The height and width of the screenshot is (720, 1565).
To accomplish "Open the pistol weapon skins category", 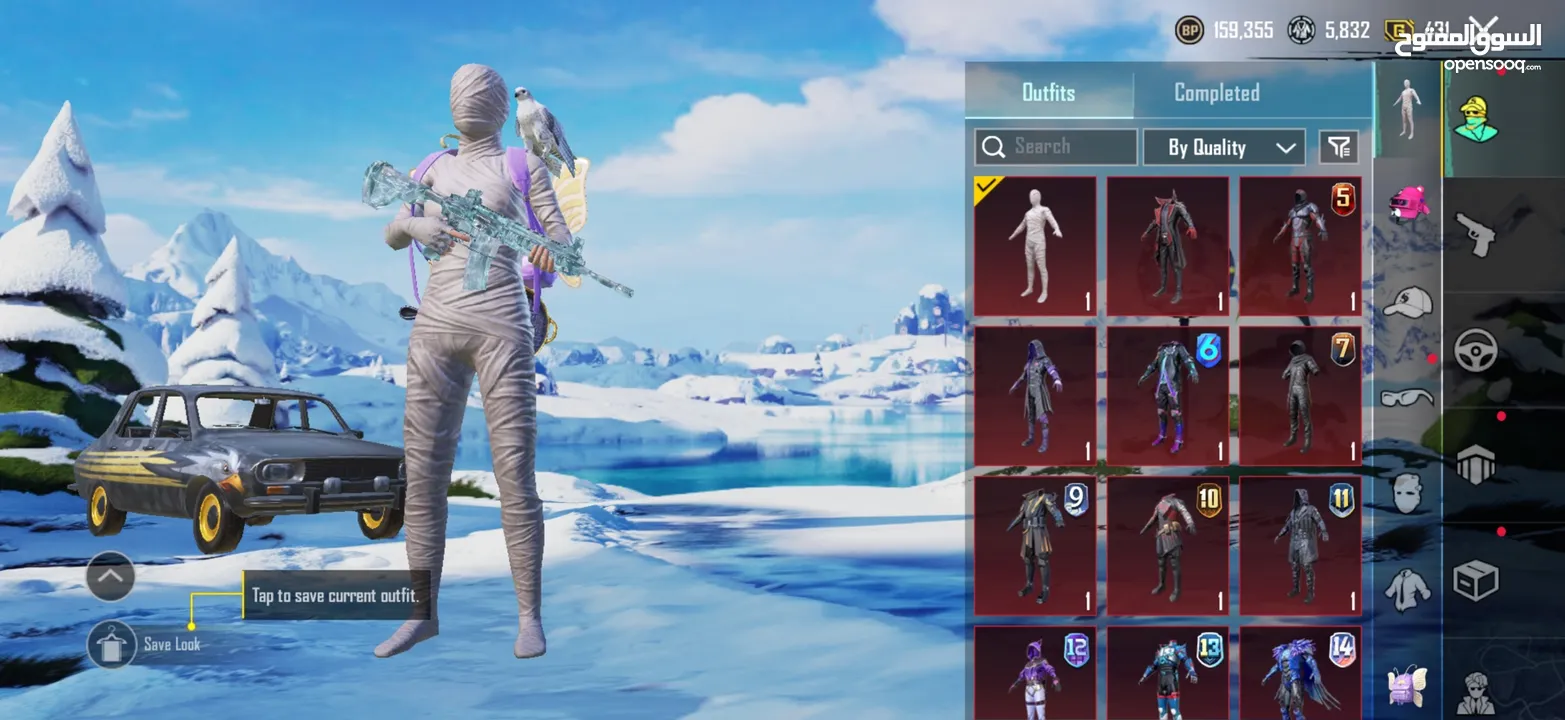I will pyautogui.click(x=1476, y=232).
